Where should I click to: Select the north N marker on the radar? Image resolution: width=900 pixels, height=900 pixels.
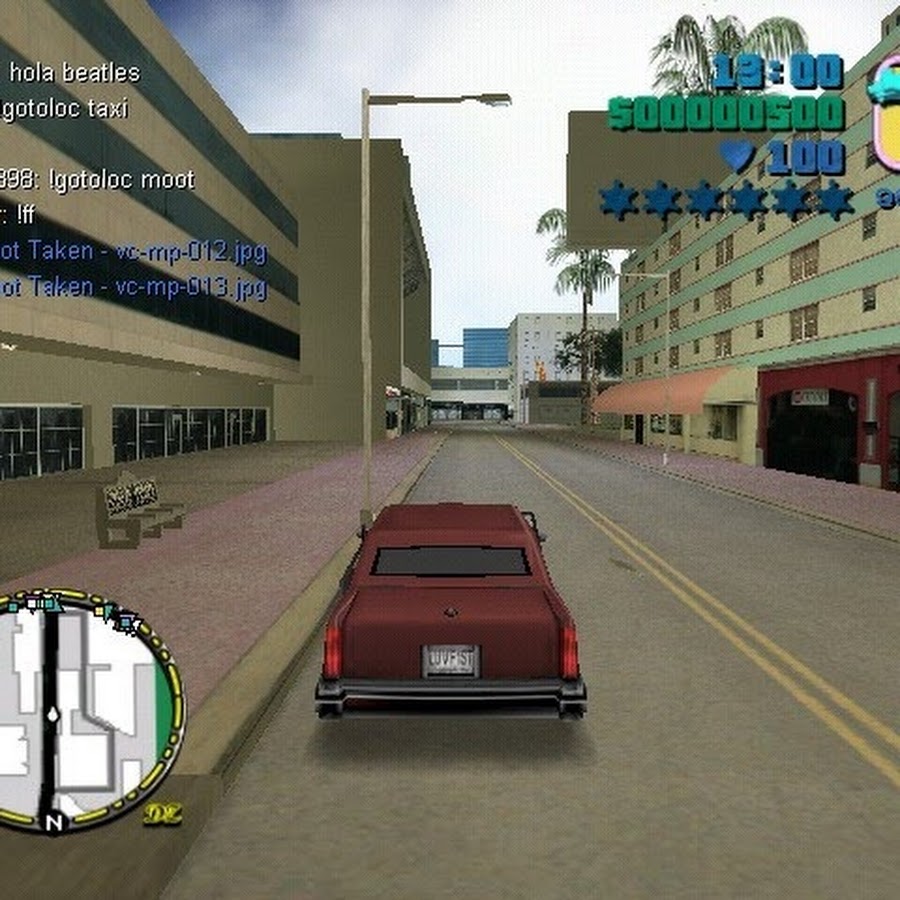coord(52,823)
